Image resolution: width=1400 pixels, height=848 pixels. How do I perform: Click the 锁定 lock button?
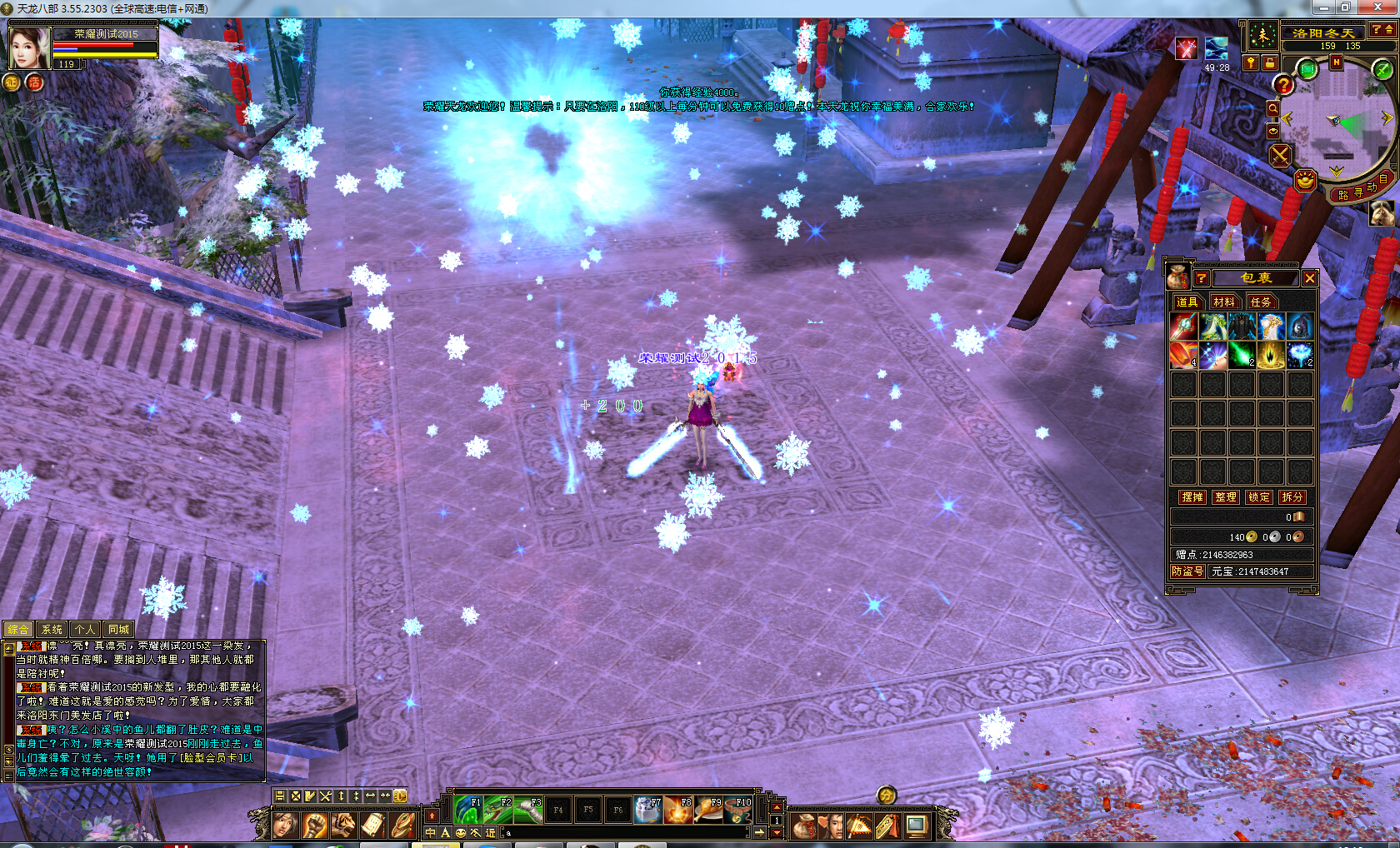coord(1258,496)
